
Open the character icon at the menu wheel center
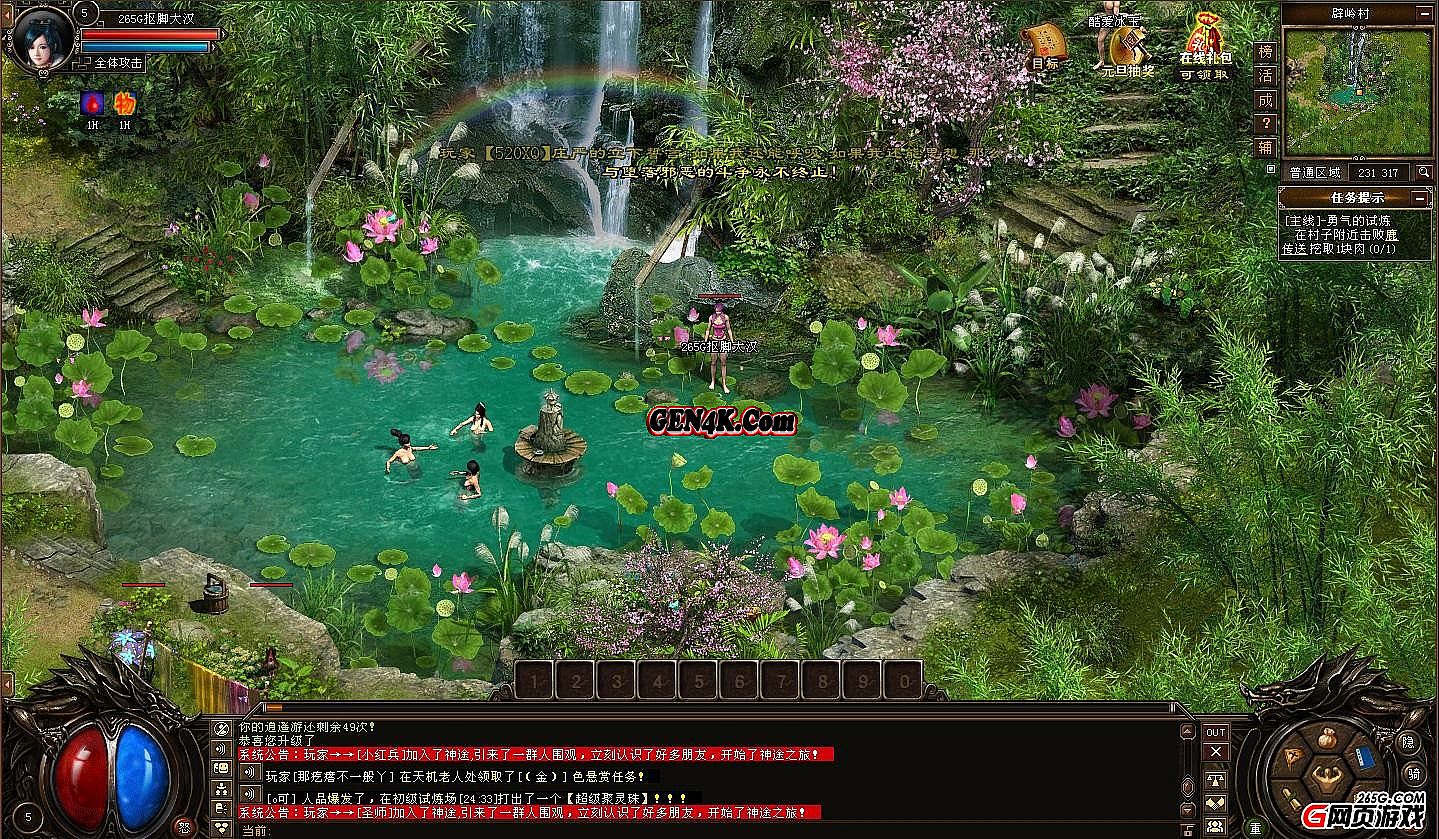pos(1326,775)
